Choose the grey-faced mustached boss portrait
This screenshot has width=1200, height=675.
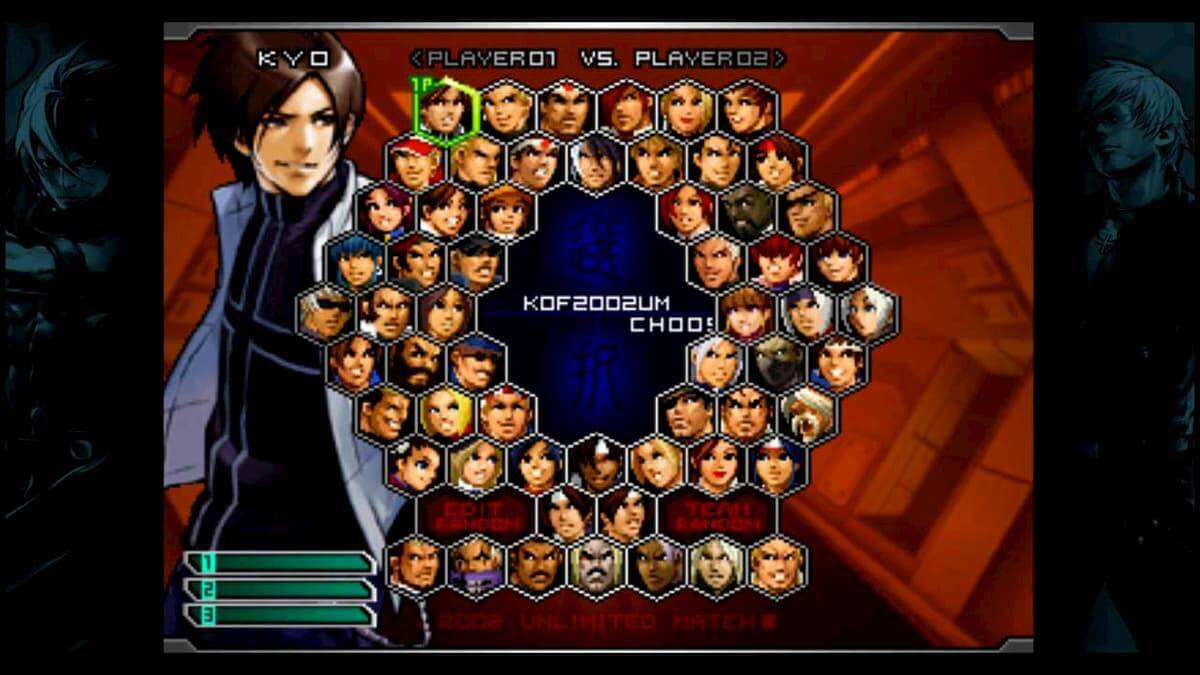596,566
